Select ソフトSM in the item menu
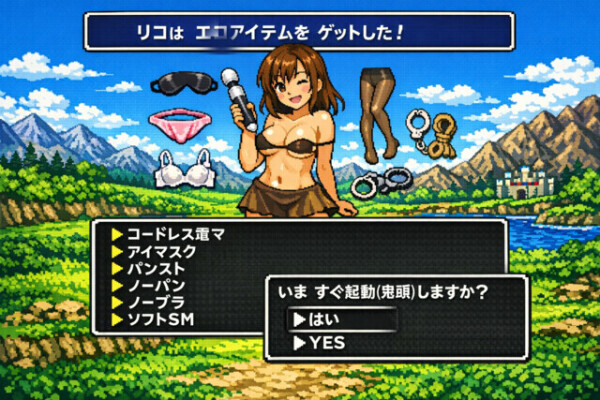The height and width of the screenshot is (400, 600). [x=160, y=319]
